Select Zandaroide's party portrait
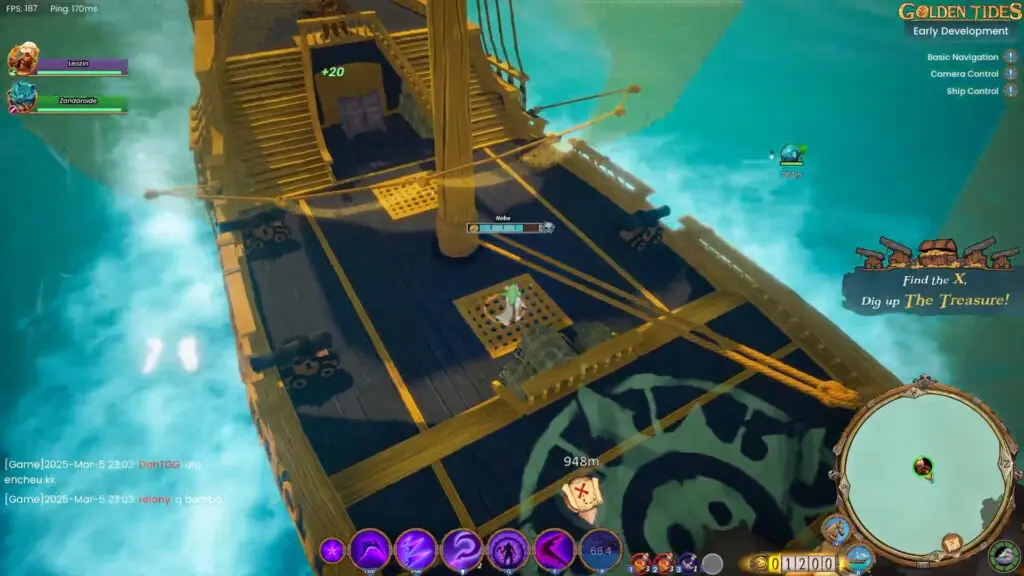 (22, 98)
